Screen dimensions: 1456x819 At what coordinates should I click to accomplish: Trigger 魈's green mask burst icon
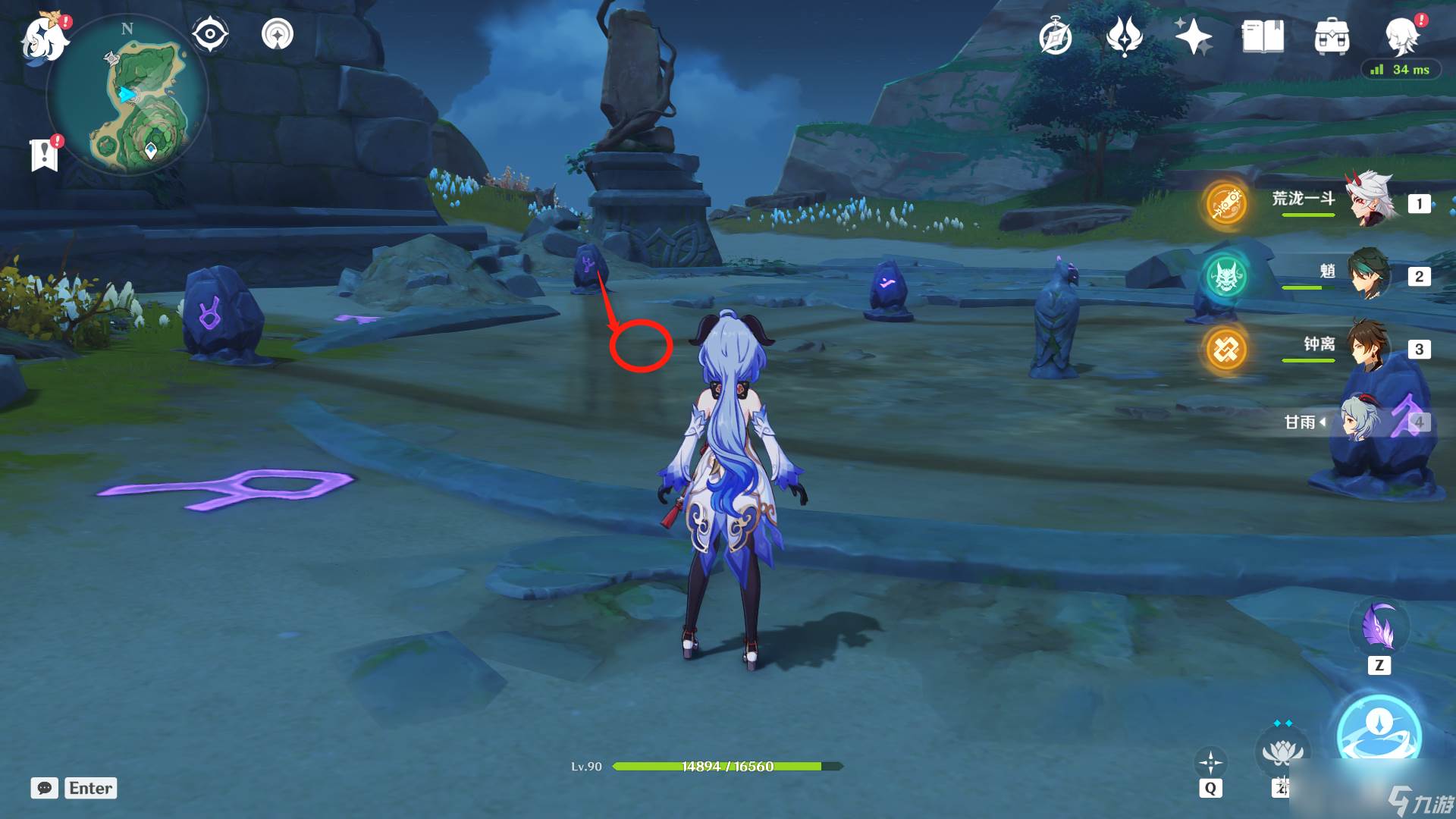tap(1226, 276)
